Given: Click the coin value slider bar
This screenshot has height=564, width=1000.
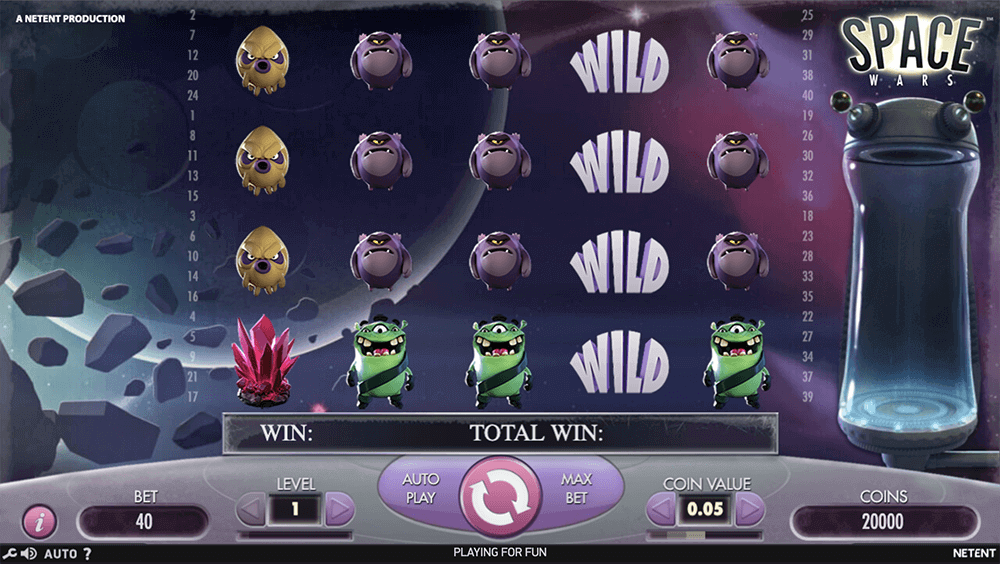Looking at the screenshot, I should click(706, 535).
